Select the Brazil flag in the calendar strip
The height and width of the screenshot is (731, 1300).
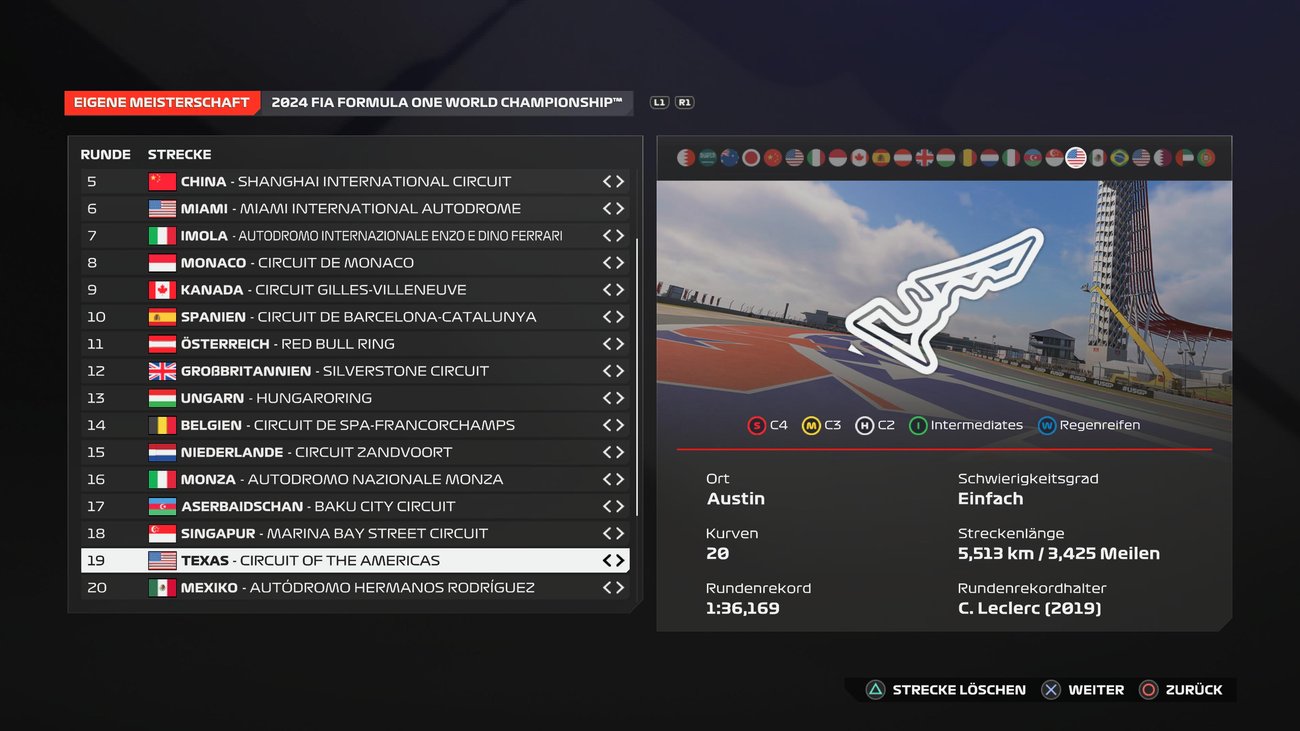coord(1119,156)
